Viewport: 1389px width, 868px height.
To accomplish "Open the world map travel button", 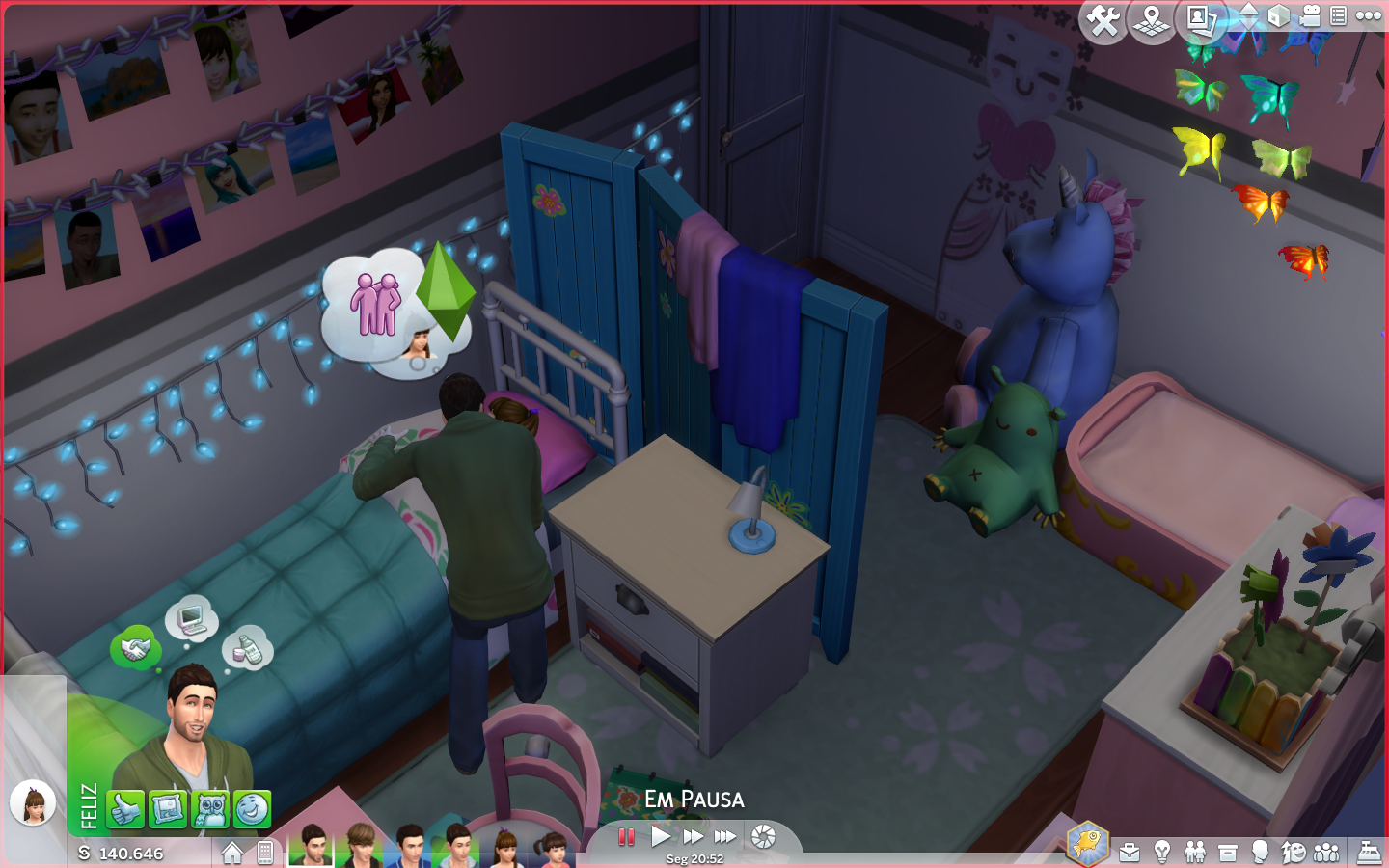I will tap(1152, 20).
